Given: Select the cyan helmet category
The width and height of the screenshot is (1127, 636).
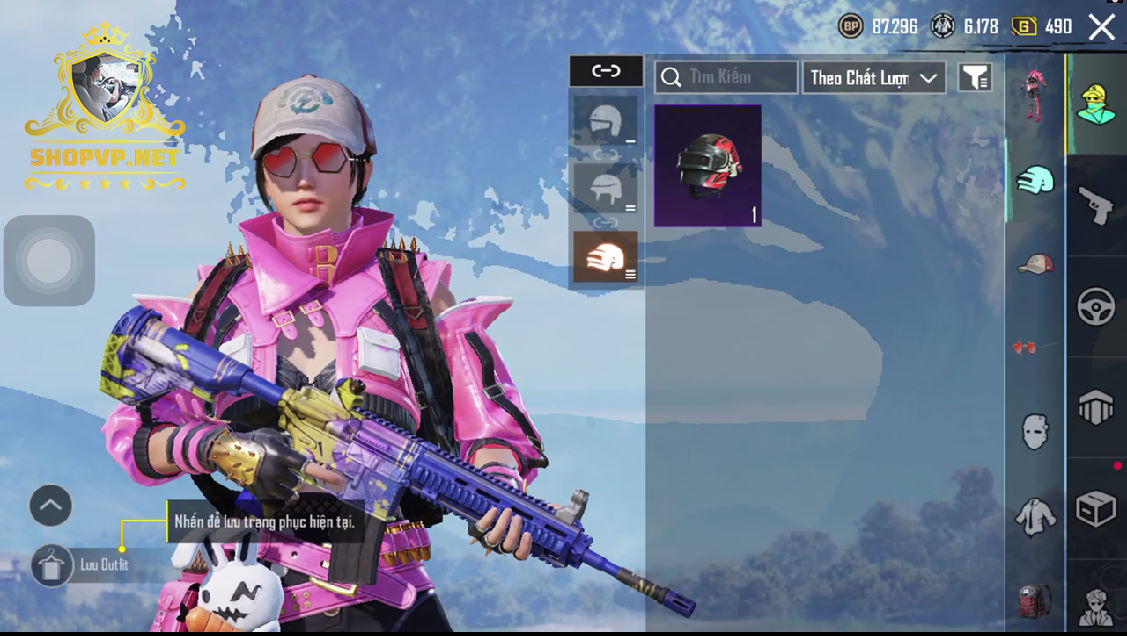Looking at the screenshot, I should 1034,181.
